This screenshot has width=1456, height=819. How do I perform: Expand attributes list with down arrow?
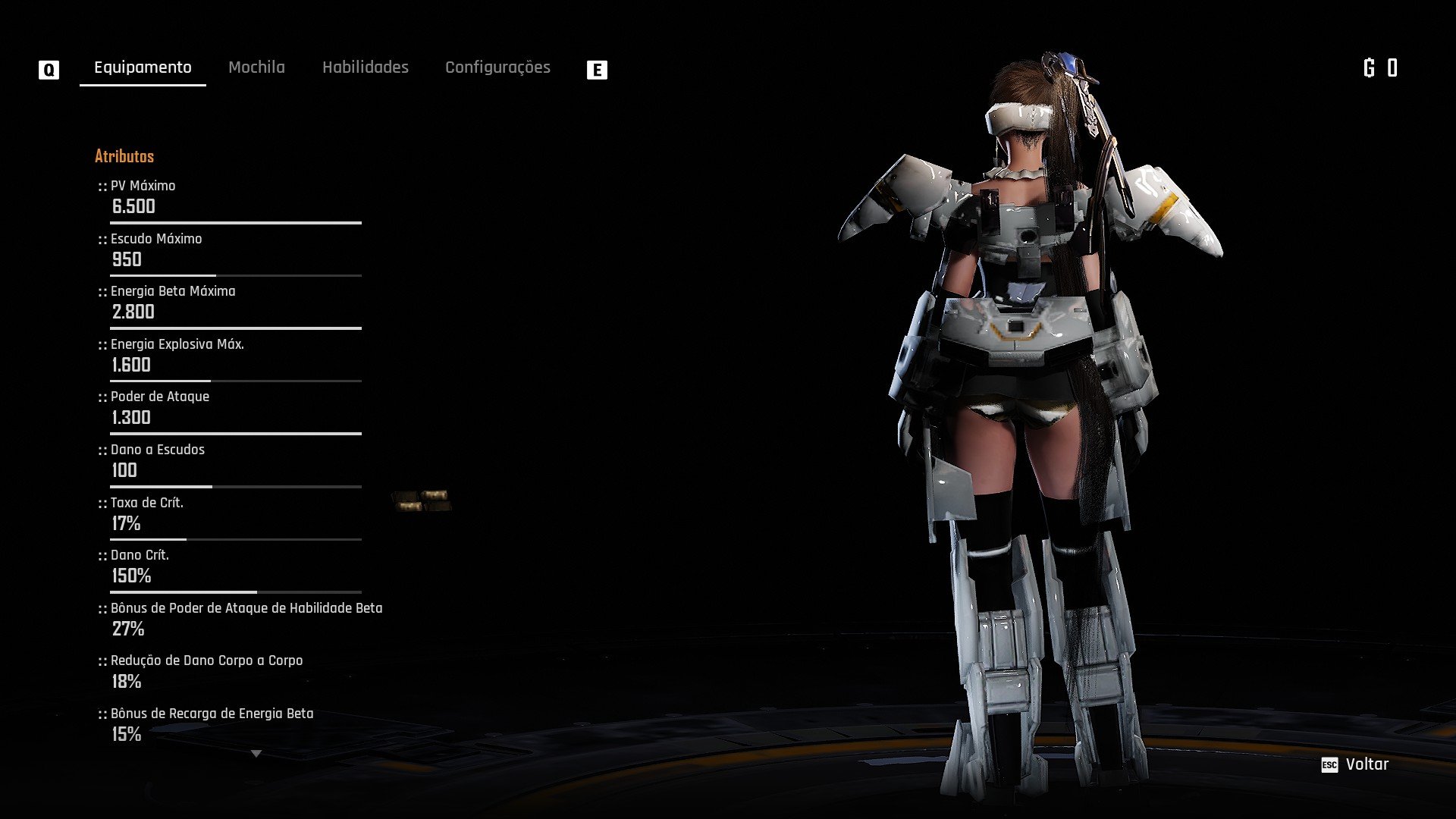click(256, 754)
